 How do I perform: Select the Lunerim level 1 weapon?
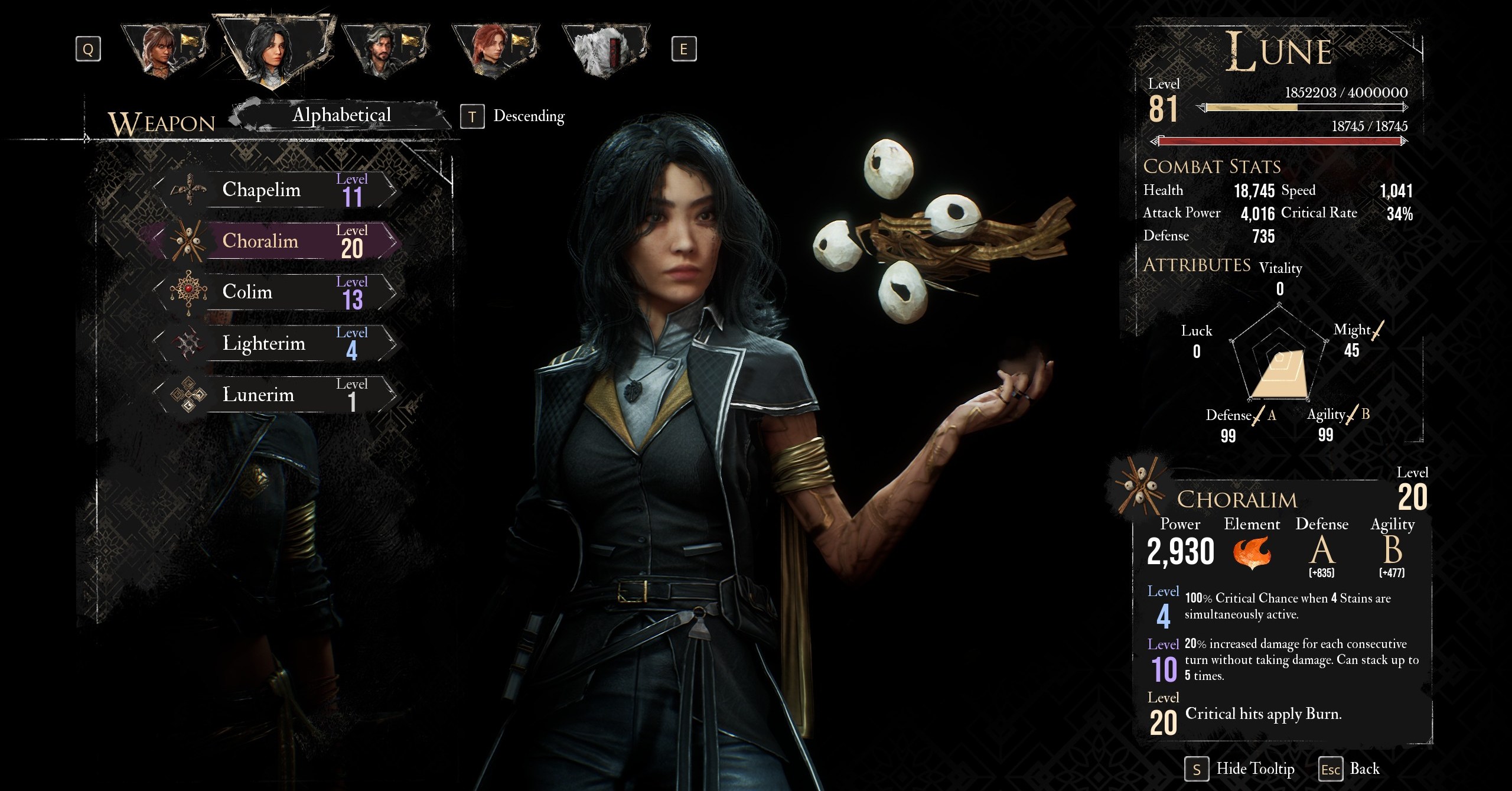coord(275,395)
